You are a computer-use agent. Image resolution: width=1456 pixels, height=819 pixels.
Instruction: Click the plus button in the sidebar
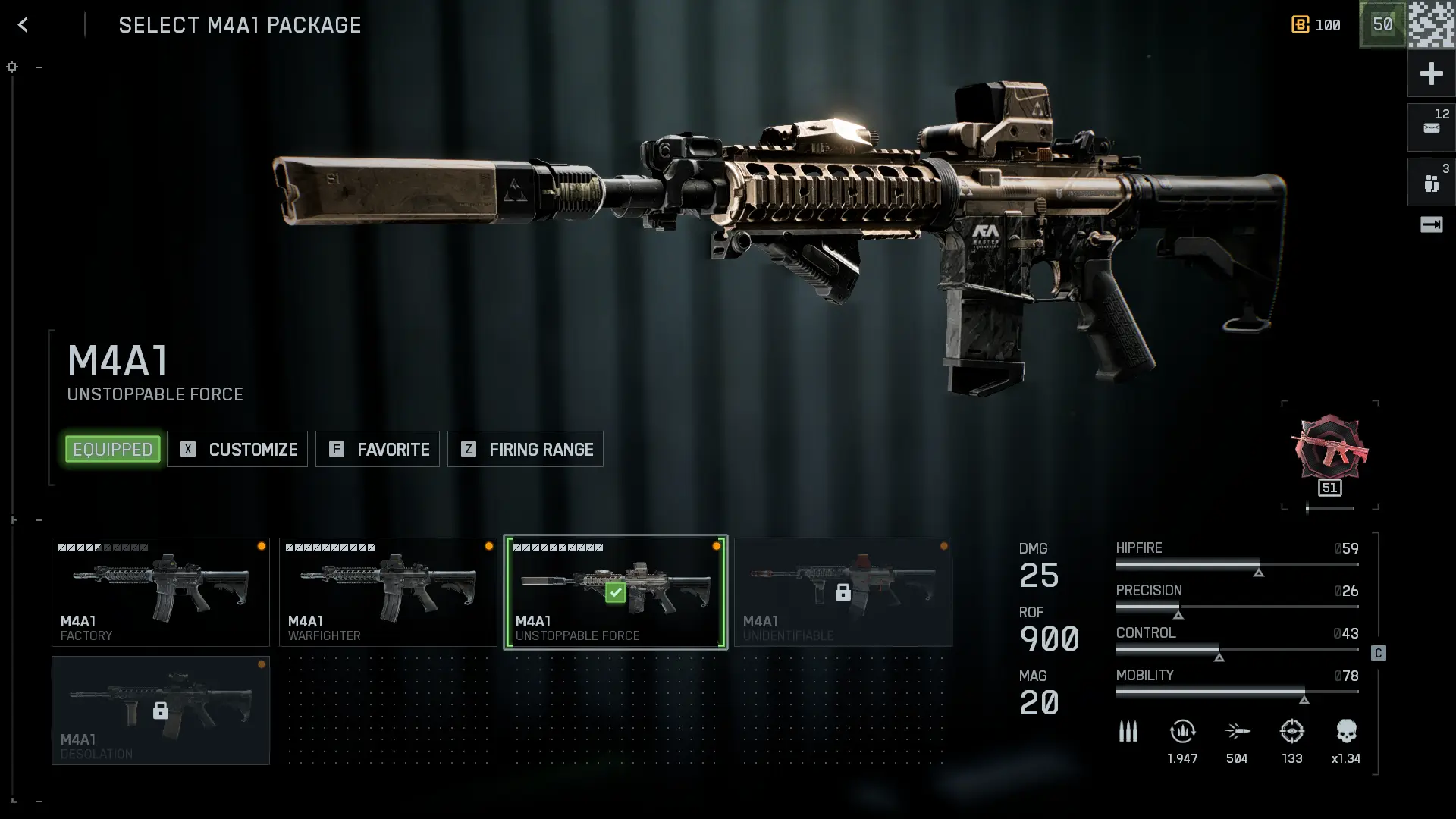click(x=1431, y=74)
